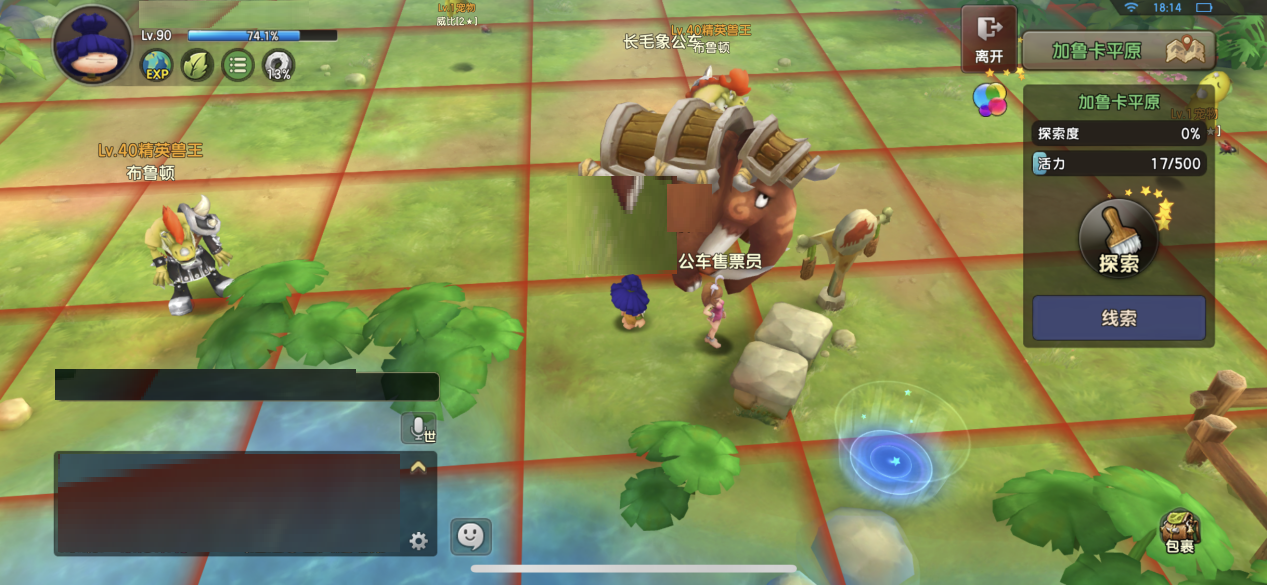1267x585 pixels.
Task: Click the colorful bubbles icon
Action: click(x=990, y=98)
